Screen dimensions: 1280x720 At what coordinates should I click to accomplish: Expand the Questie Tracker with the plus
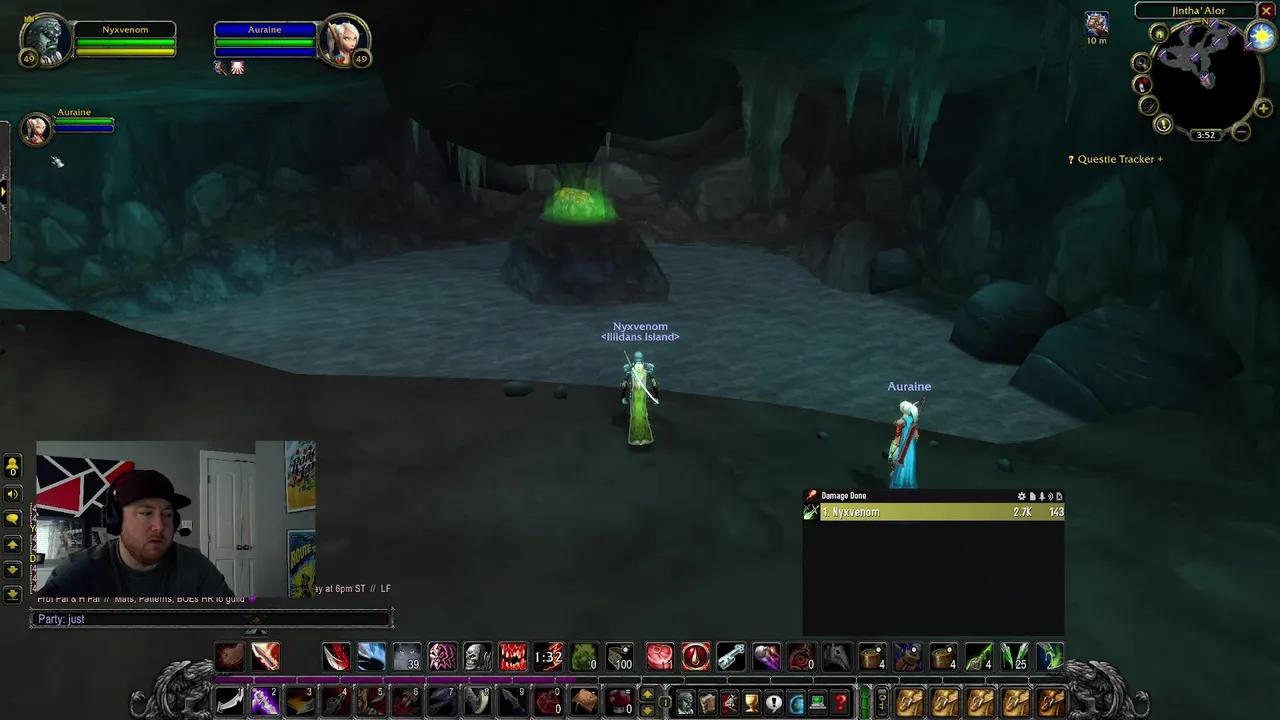point(1159,158)
